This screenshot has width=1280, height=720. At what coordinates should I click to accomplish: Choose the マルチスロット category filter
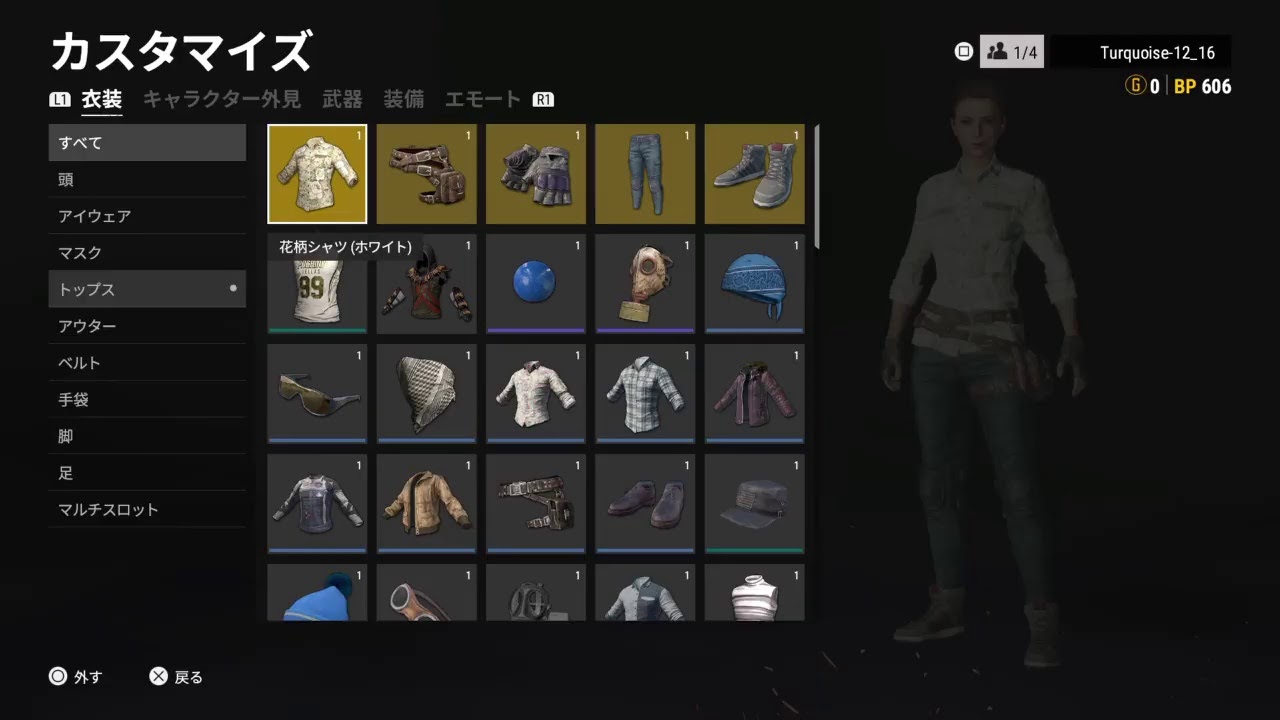coord(147,509)
